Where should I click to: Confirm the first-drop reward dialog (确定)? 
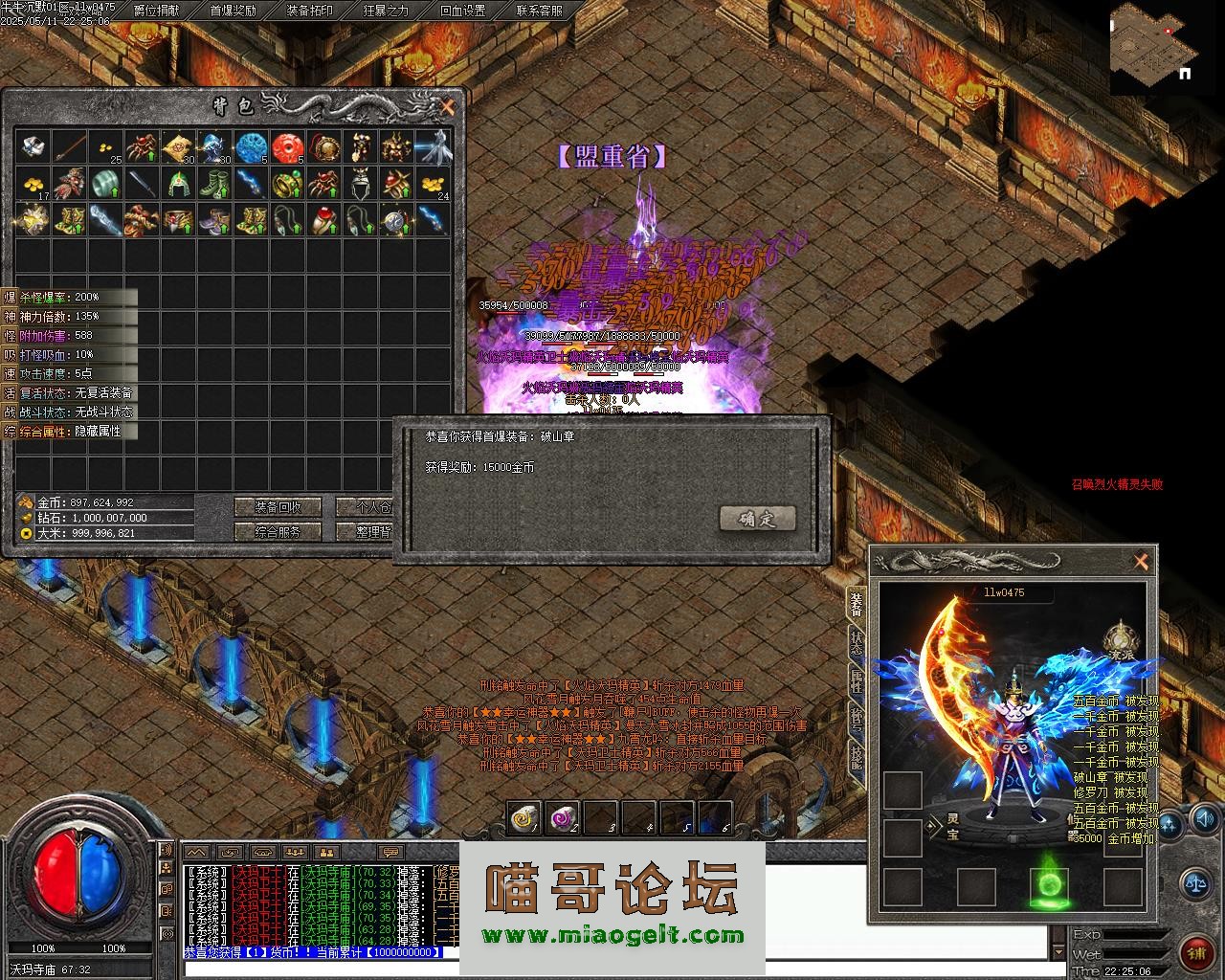click(757, 519)
